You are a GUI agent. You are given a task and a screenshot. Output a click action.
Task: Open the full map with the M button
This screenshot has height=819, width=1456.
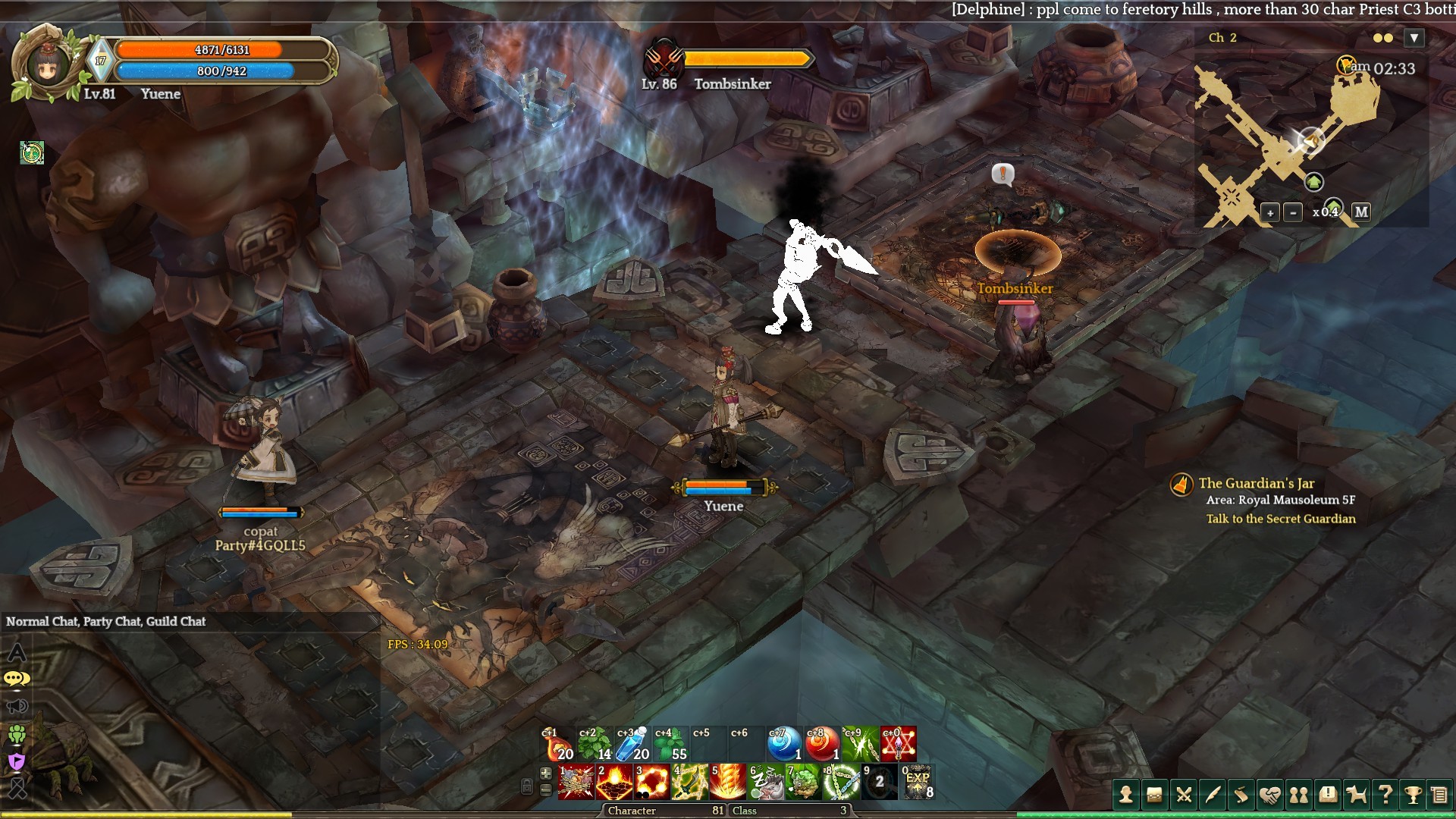point(1361,212)
